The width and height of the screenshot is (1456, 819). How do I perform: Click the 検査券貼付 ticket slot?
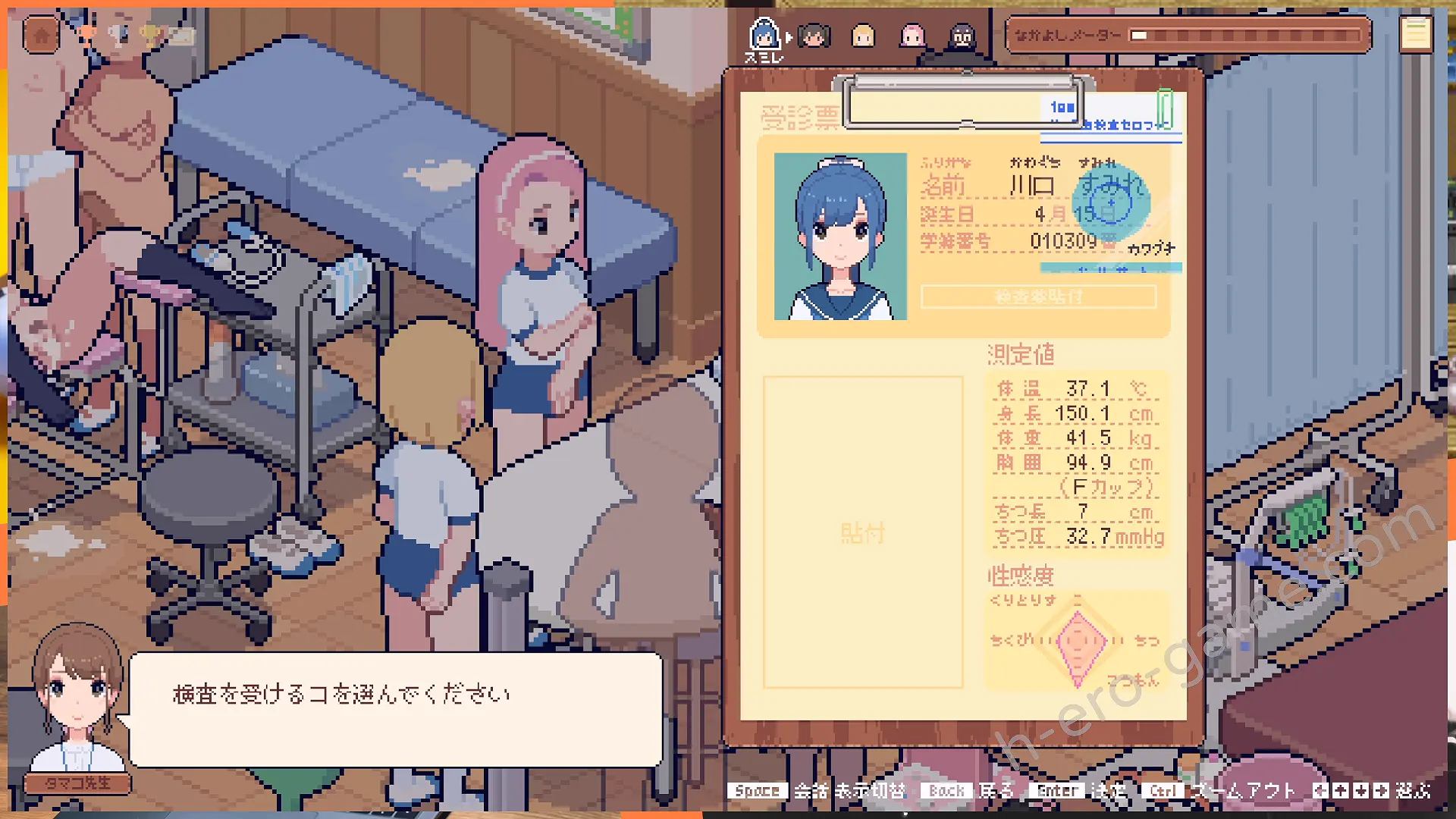pyautogui.click(x=1038, y=297)
